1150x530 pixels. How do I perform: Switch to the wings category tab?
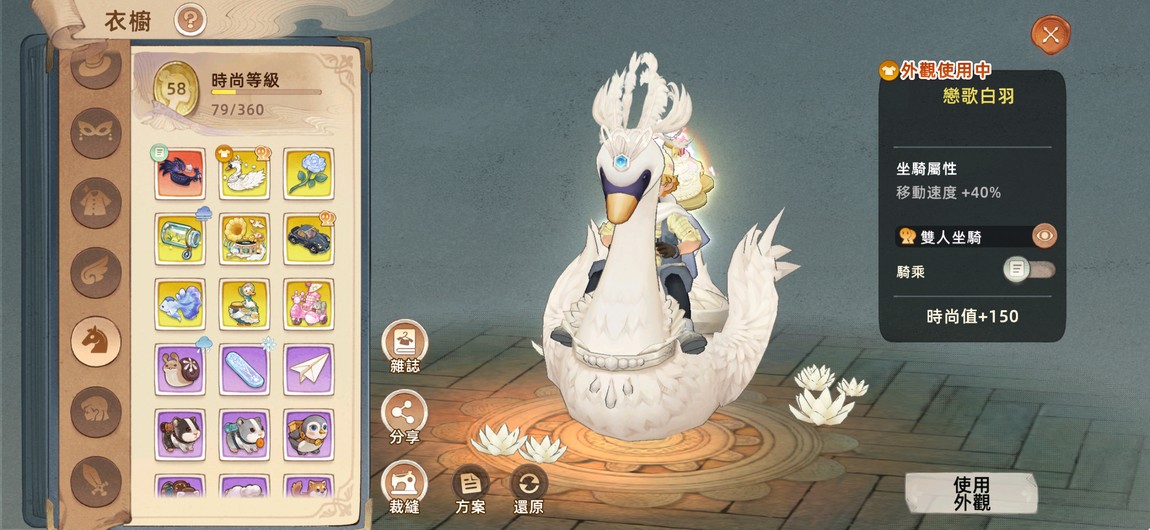tap(97, 272)
